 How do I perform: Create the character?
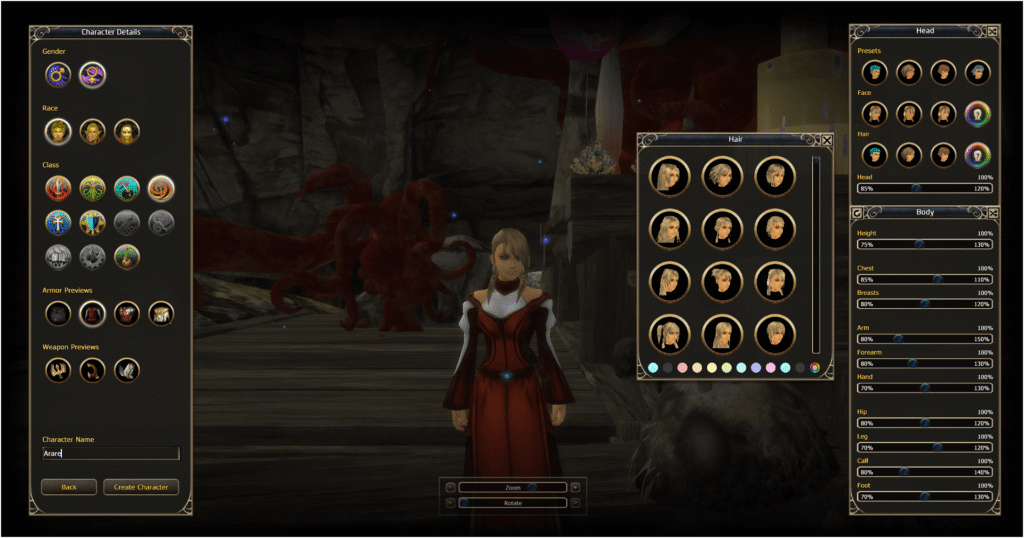coord(141,487)
